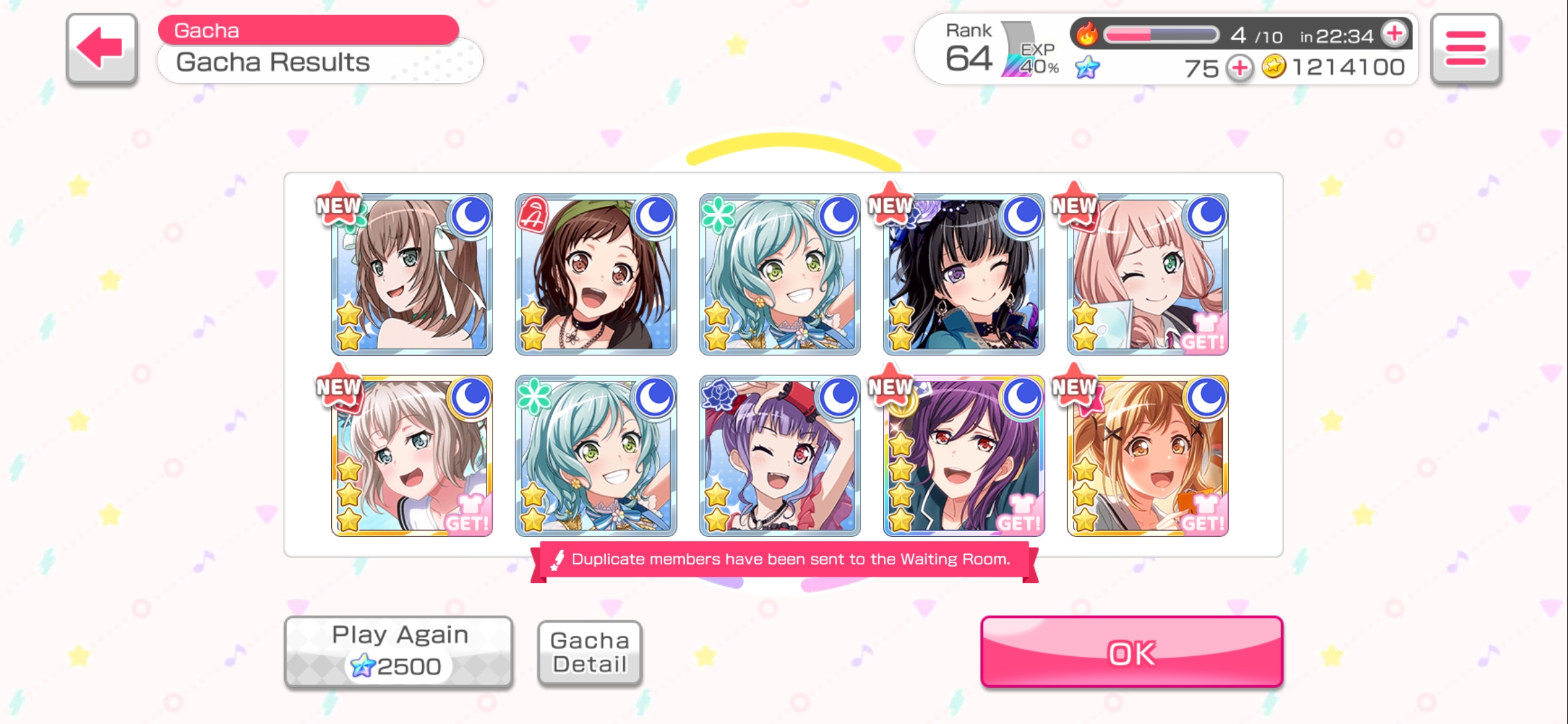Screen dimensions: 1568x724
Task: Open the Gacha Detail info
Action: tap(590, 652)
